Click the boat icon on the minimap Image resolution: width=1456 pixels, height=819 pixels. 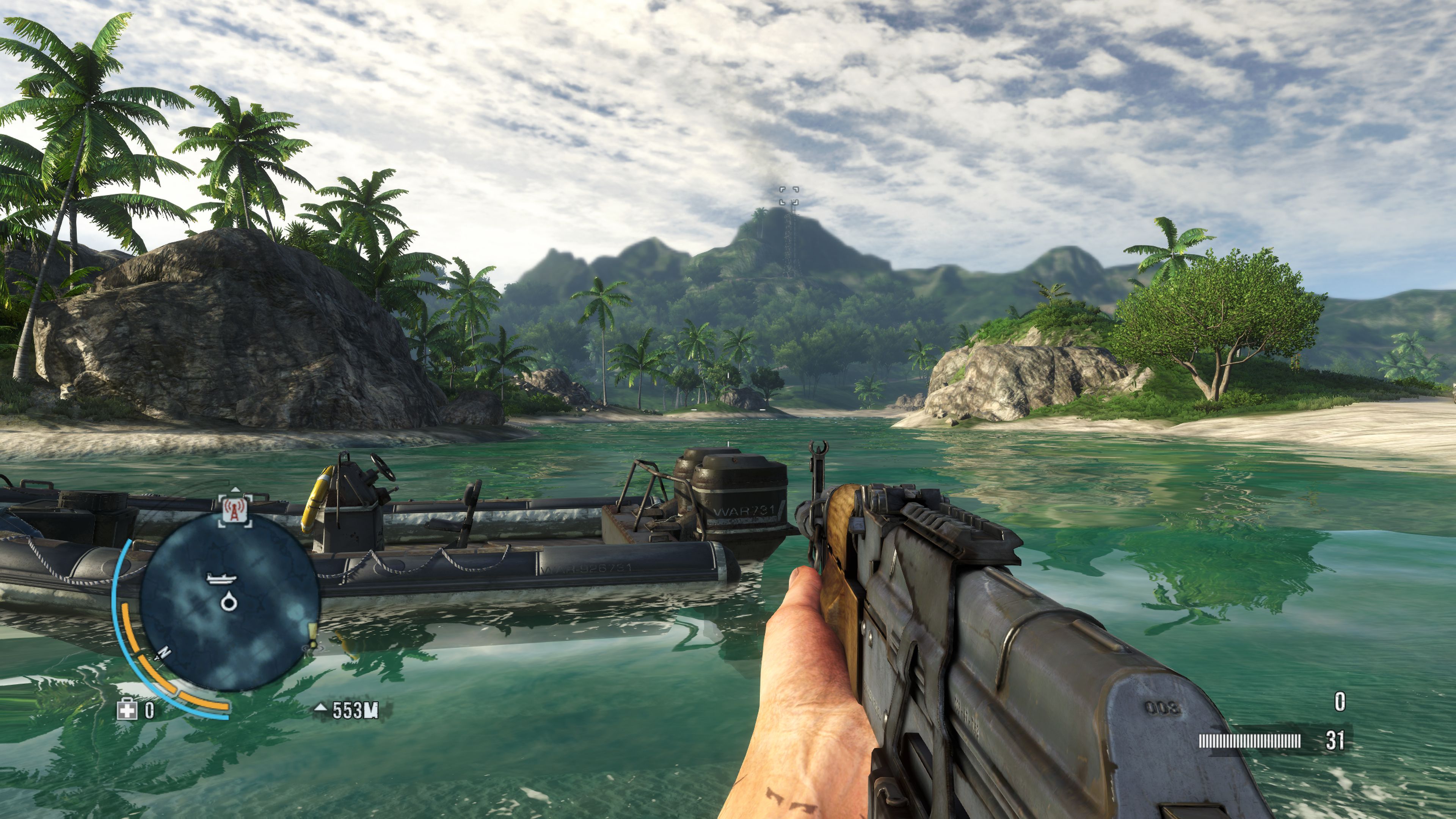point(220,577)
